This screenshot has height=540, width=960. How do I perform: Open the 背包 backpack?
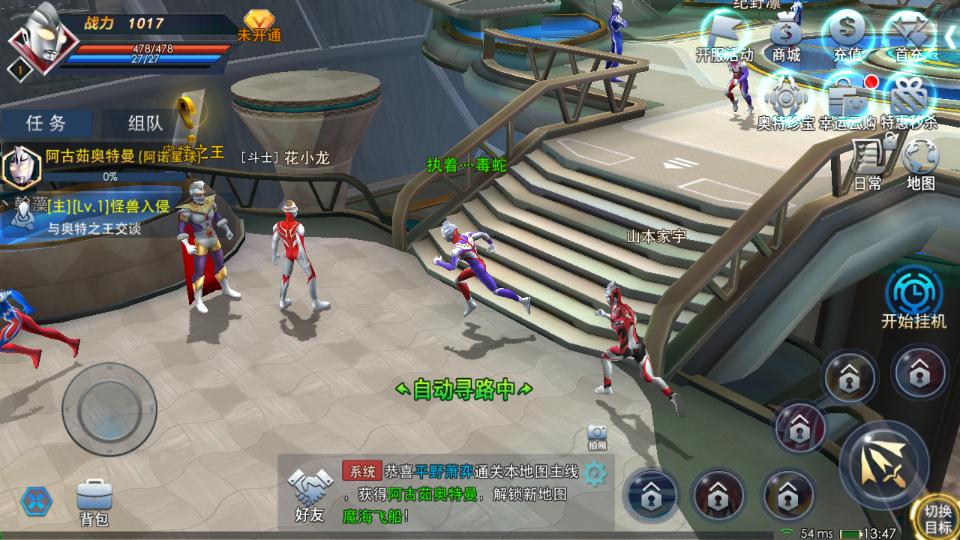pos(94,502)
